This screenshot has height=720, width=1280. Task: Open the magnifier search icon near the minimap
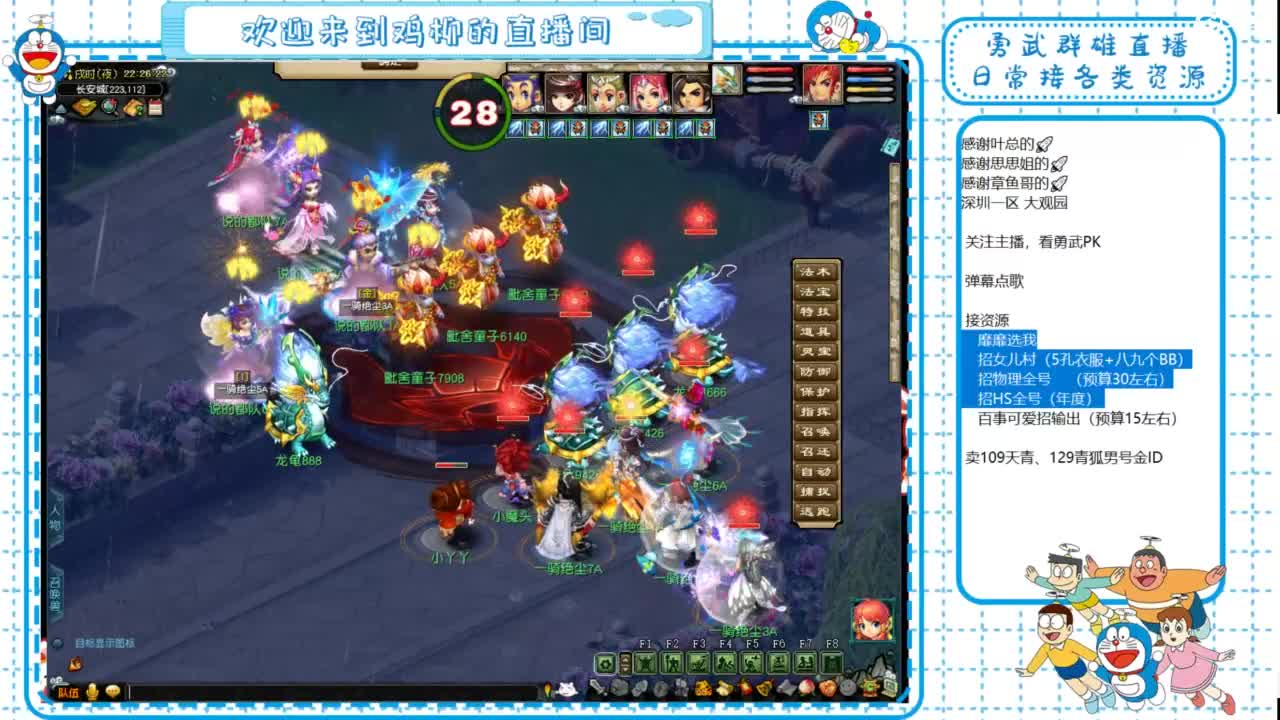(x=110, y=108)
